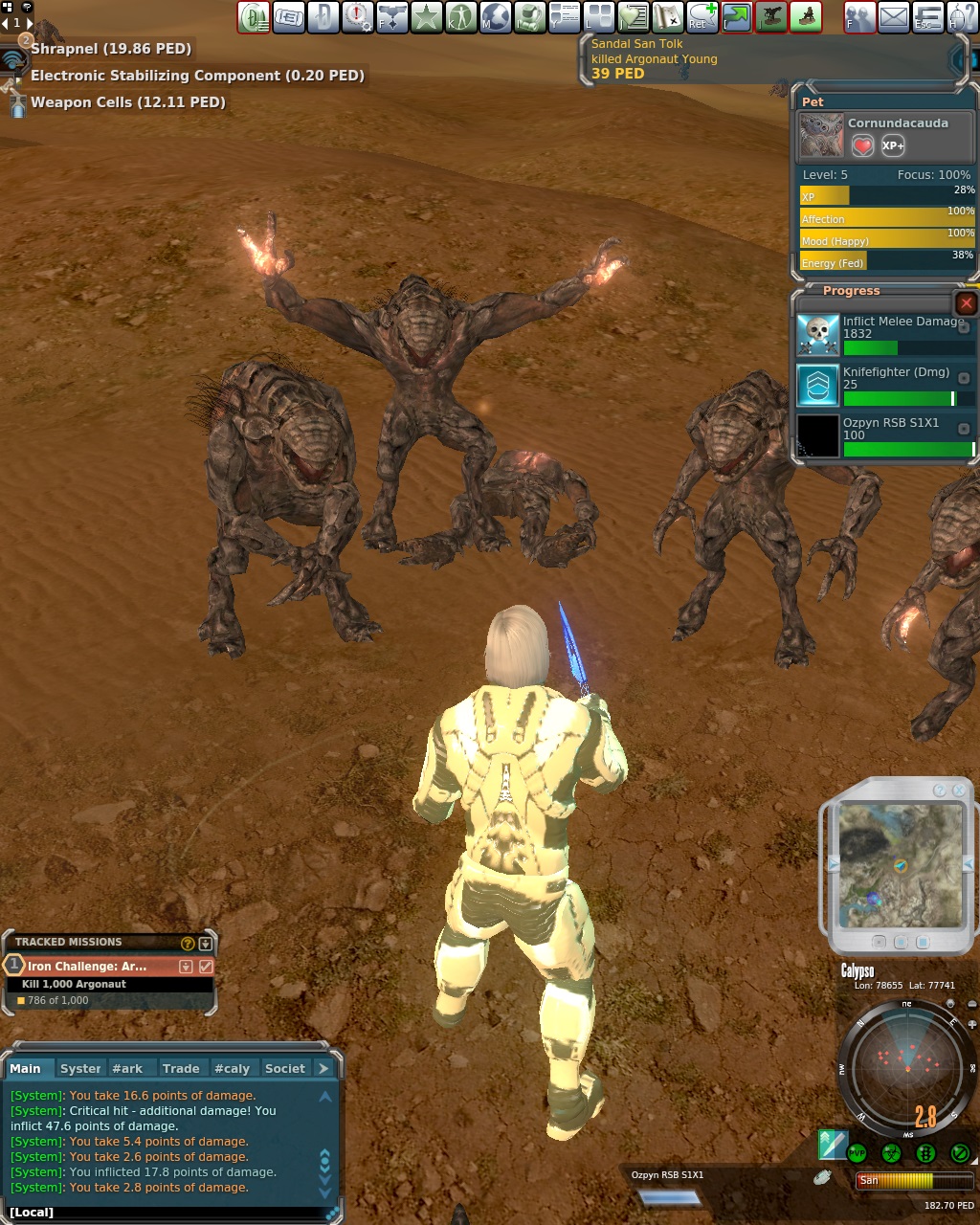Show more chat tabs with arrow
Screen dimensions: 980x1225
323,1068
